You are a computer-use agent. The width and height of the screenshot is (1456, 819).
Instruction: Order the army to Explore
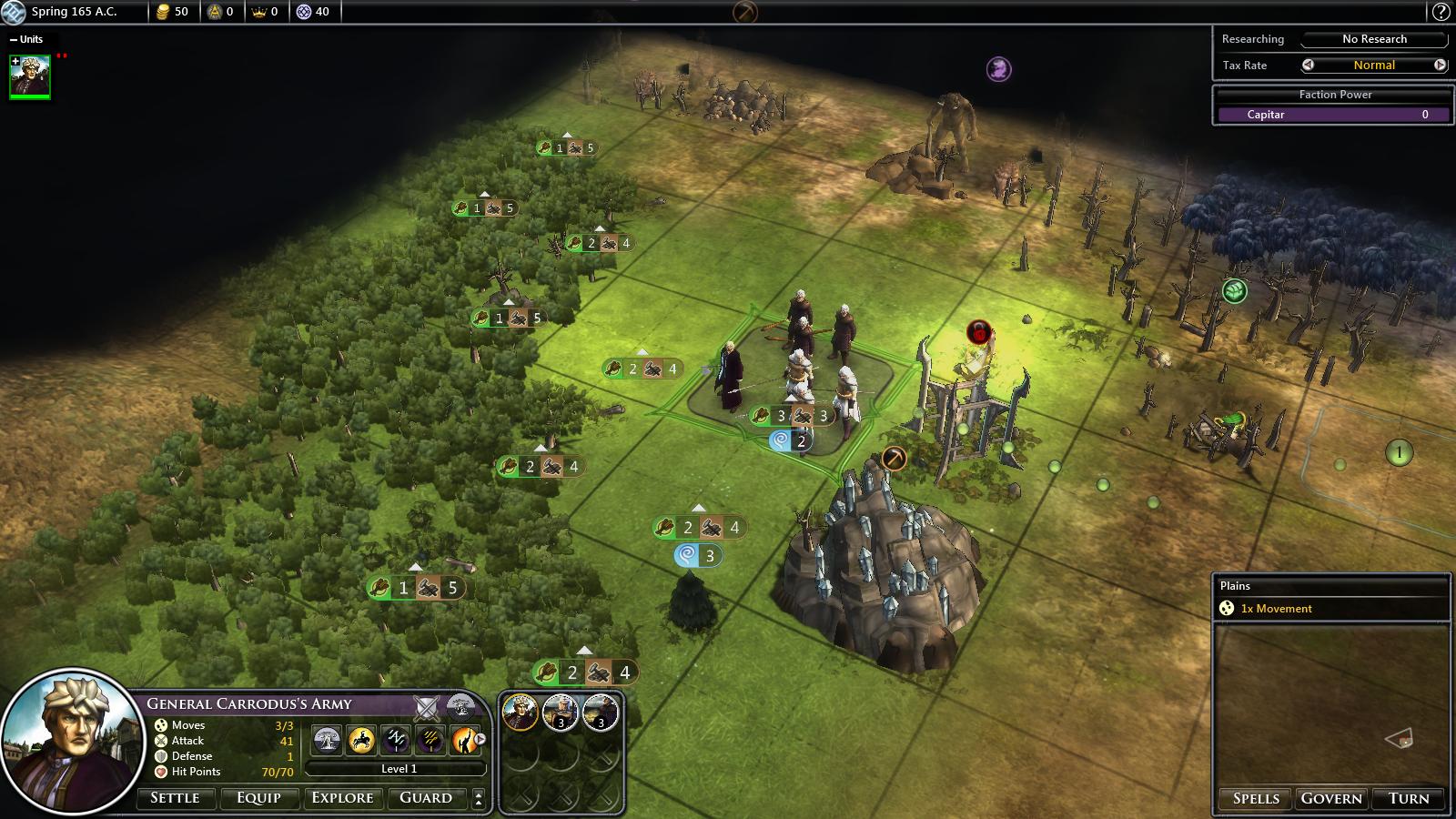(x=342, y=798)
